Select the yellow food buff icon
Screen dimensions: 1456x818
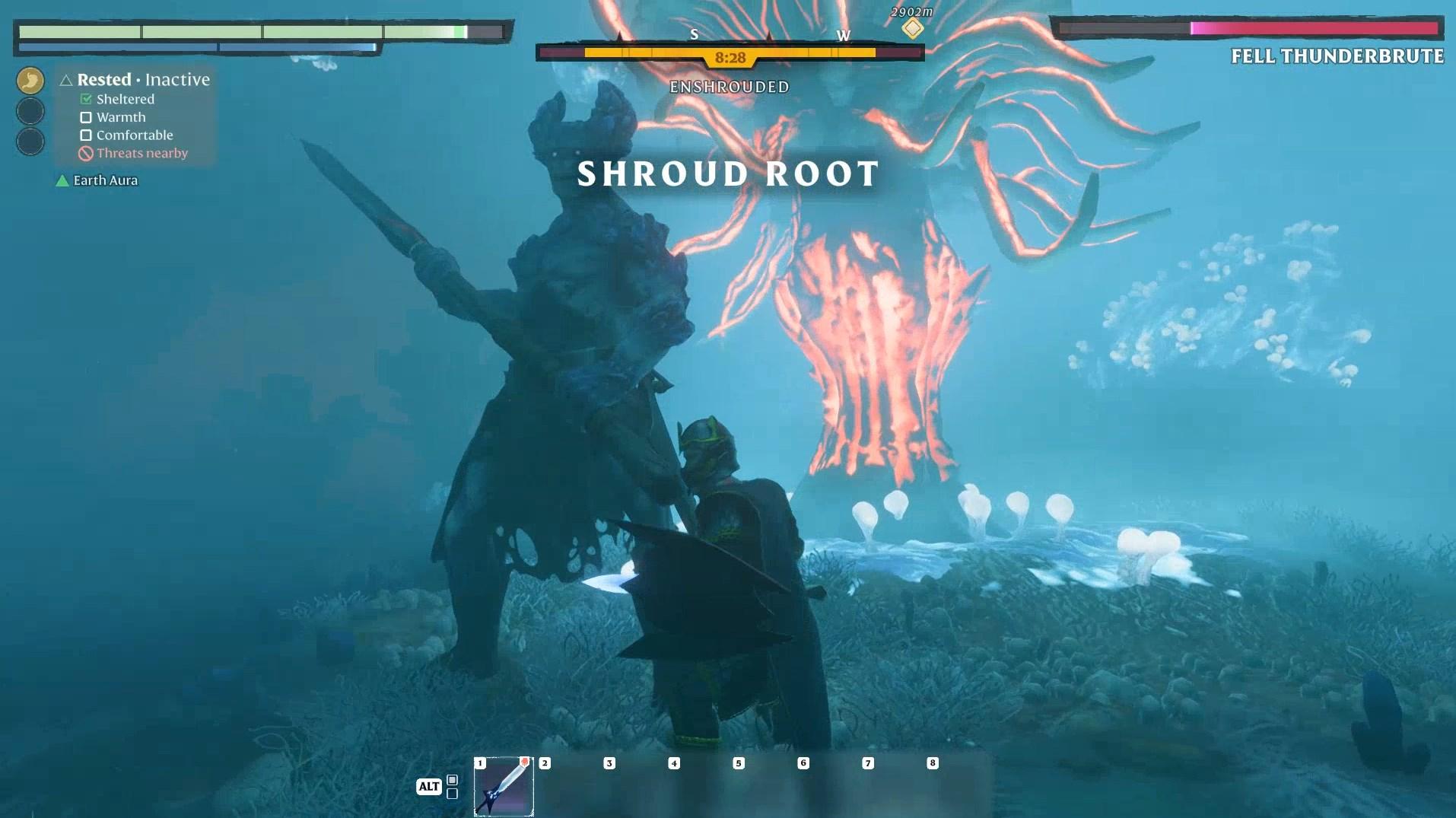pos(30,81)
